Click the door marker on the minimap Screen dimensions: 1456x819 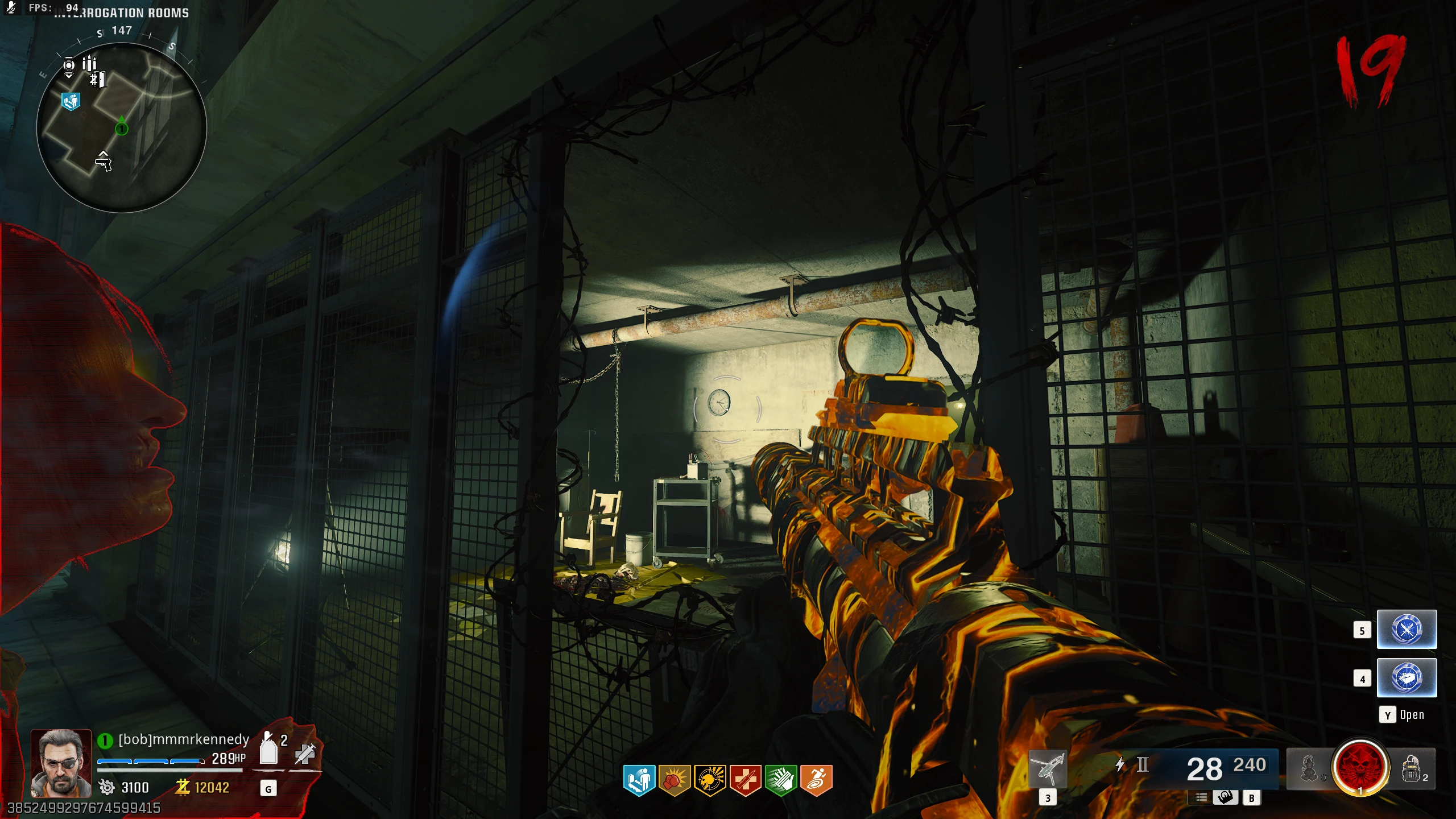tap(98, 79)
